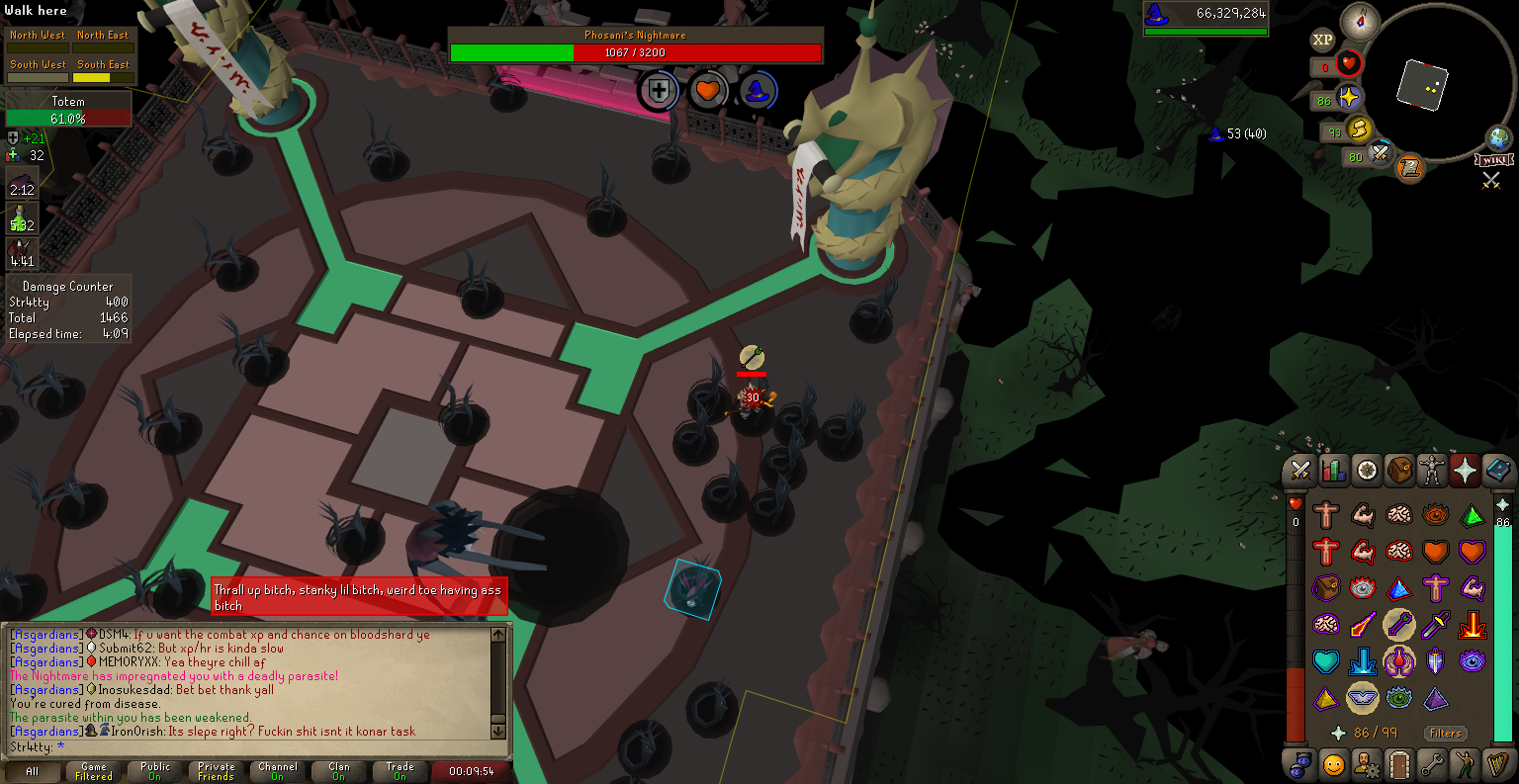Toggle the Piety winged-helm prayer
Image resolution: width=1519 pixels, height=784 pixels.
point(1363,697)
